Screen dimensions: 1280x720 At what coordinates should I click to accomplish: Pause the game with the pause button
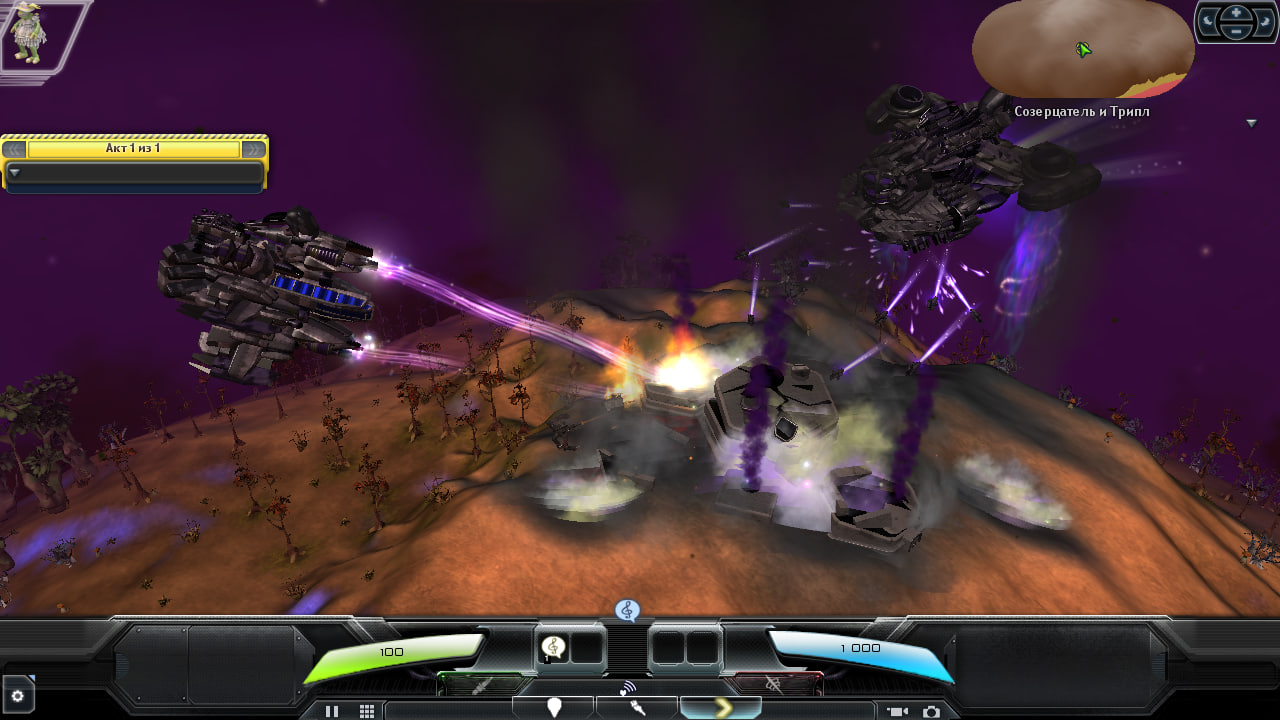tap(332, 711)
